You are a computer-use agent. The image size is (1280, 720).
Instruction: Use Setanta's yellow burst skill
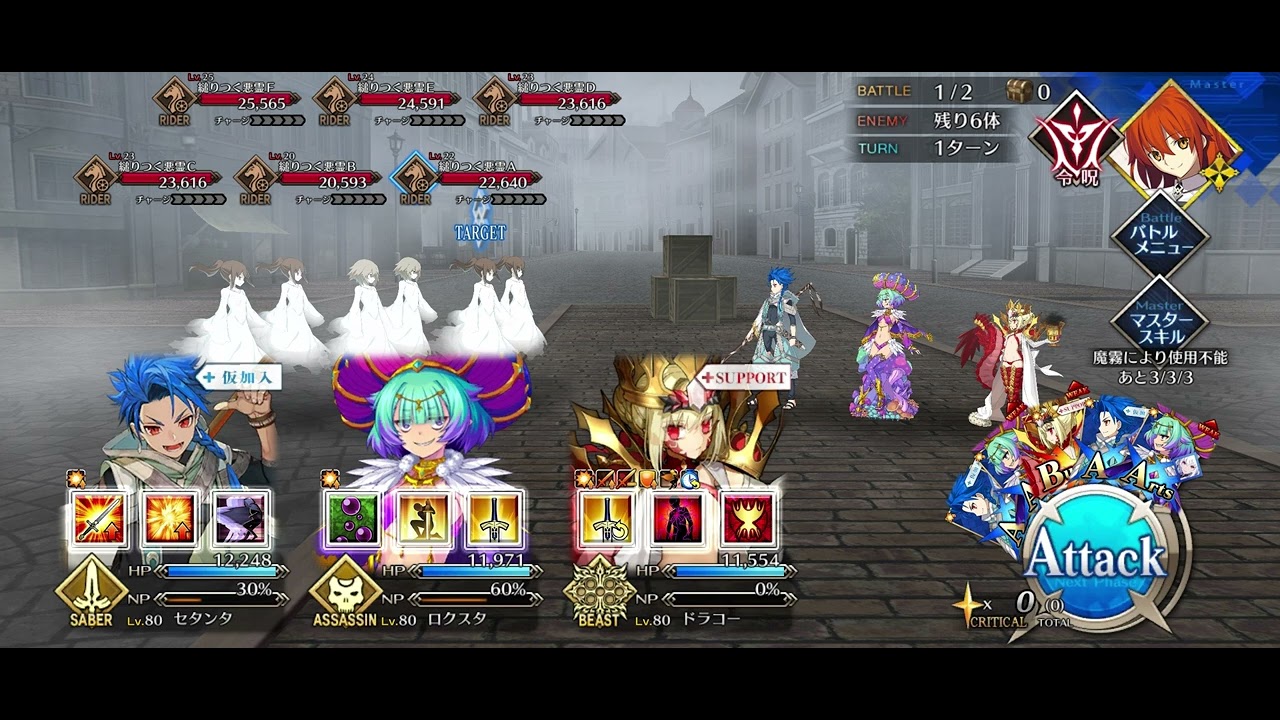tap(170, 519)
